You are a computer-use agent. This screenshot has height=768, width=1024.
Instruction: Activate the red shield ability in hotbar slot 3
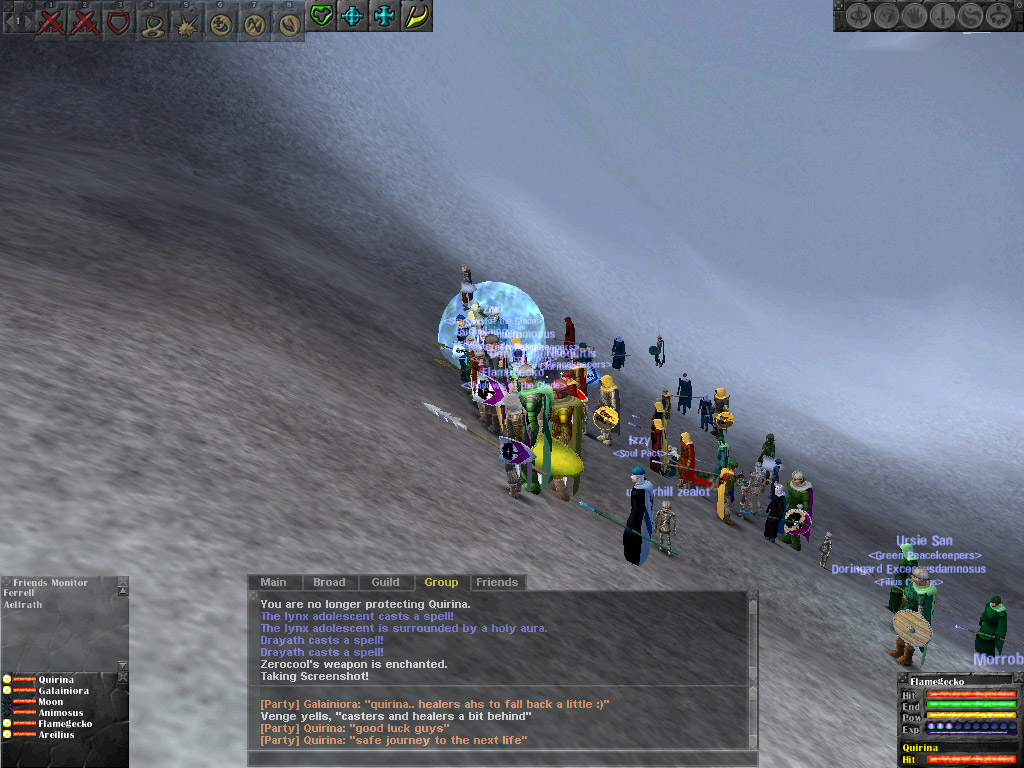(x=119, y=22)
